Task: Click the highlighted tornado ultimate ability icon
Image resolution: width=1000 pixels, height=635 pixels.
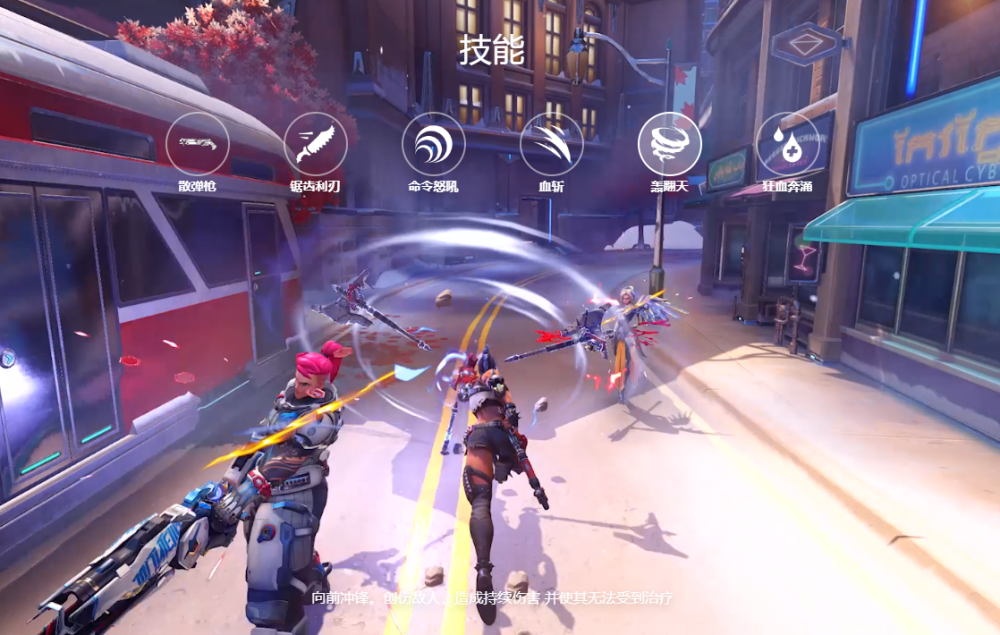Action: [669, 143]
